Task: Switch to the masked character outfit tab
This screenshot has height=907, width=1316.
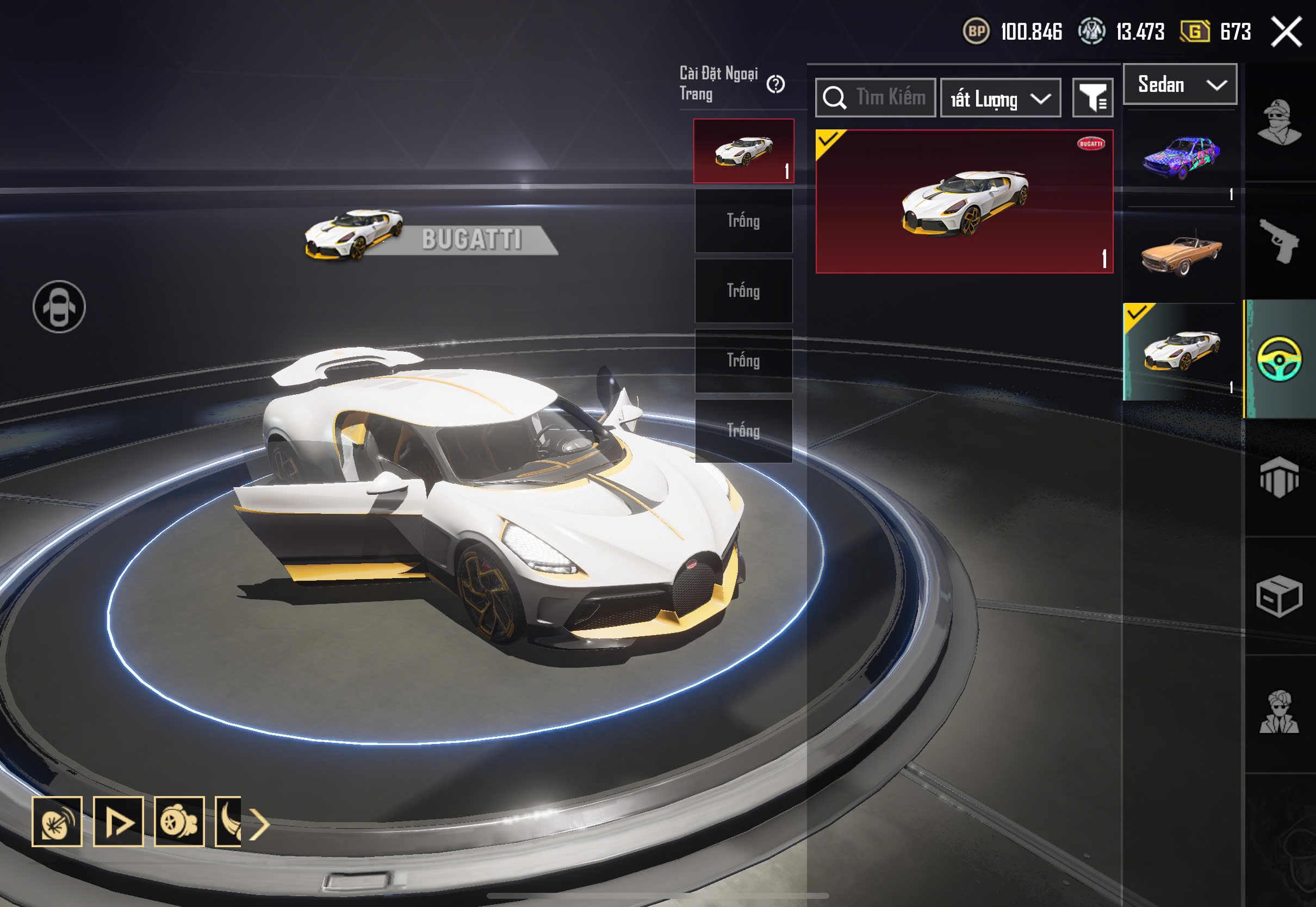Action: click(x=1279, y=122)
